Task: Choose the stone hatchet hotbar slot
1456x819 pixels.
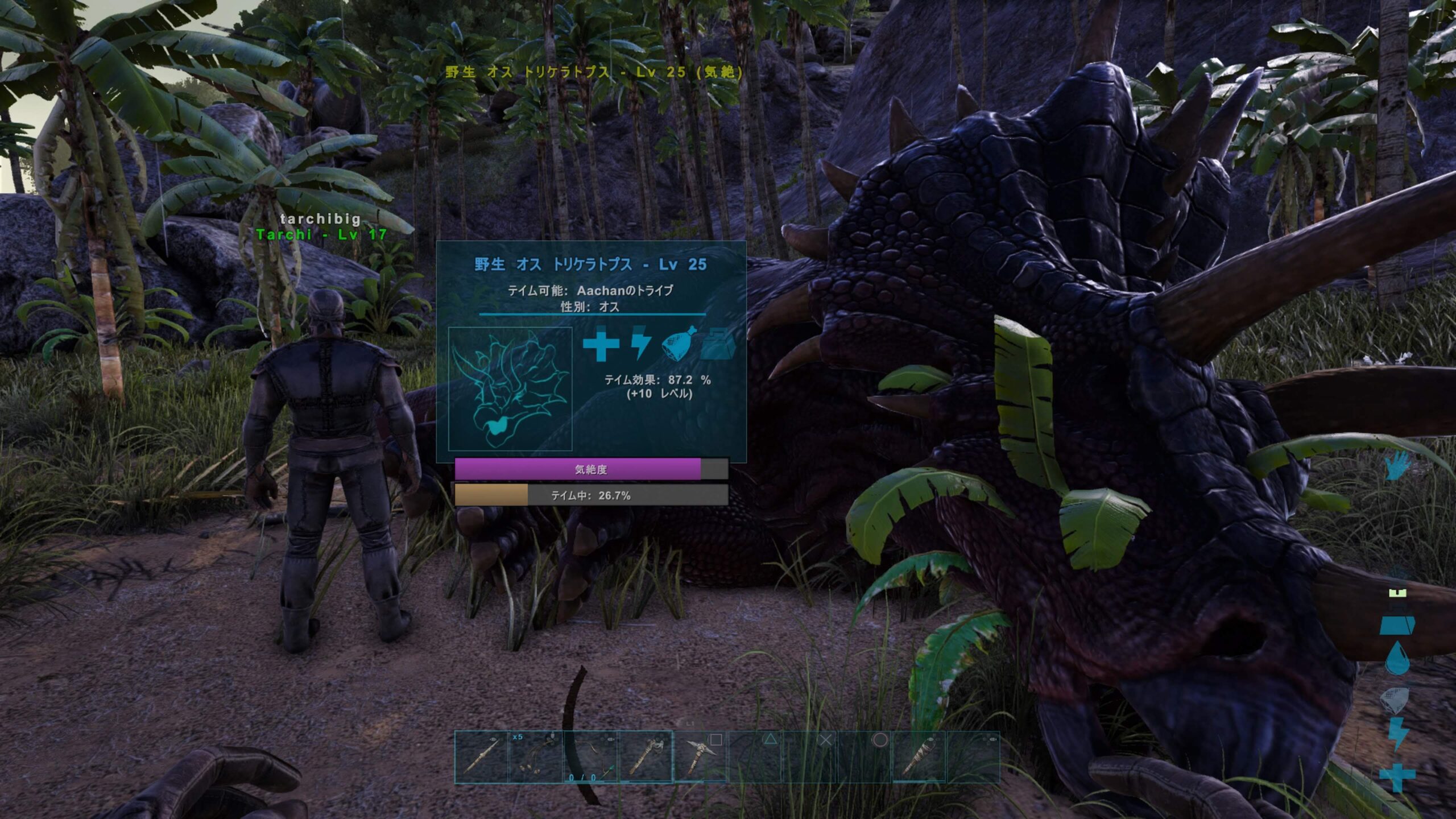Action: click(645, 758)
